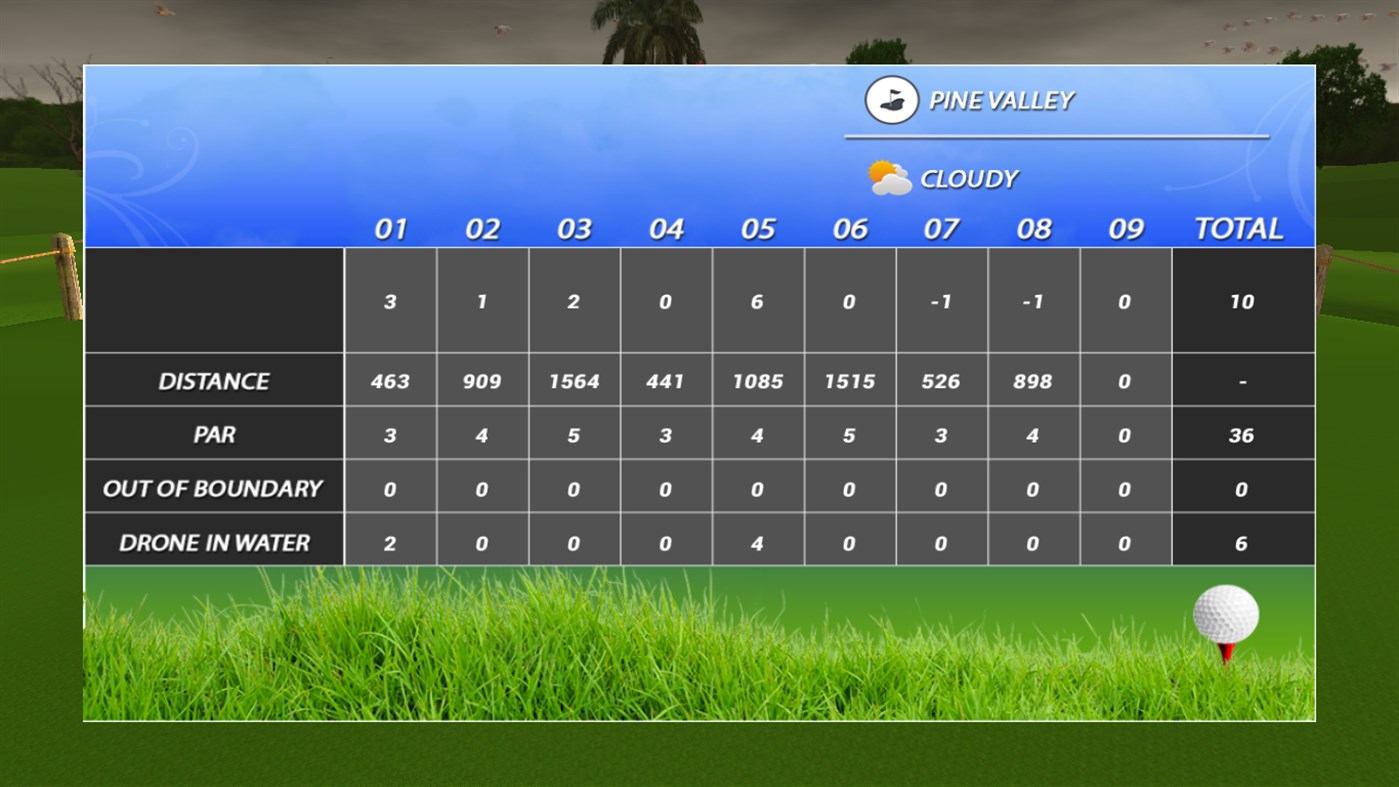The width and height of the screenshot is (1399, 787).
Task: Click distance 909 under hole 02
Action: click(482, 380)
